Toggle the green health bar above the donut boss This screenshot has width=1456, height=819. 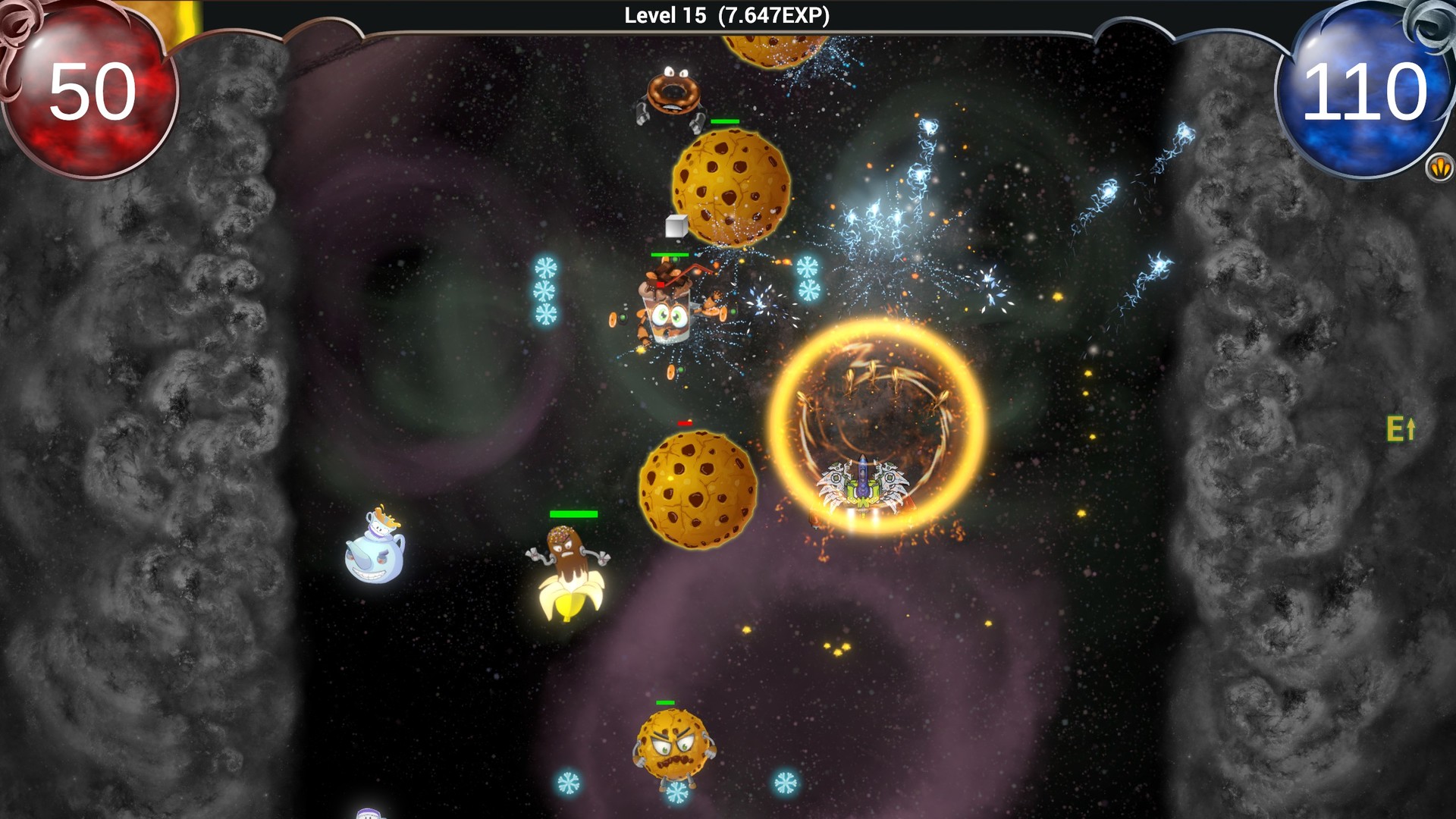click(726, 121)
